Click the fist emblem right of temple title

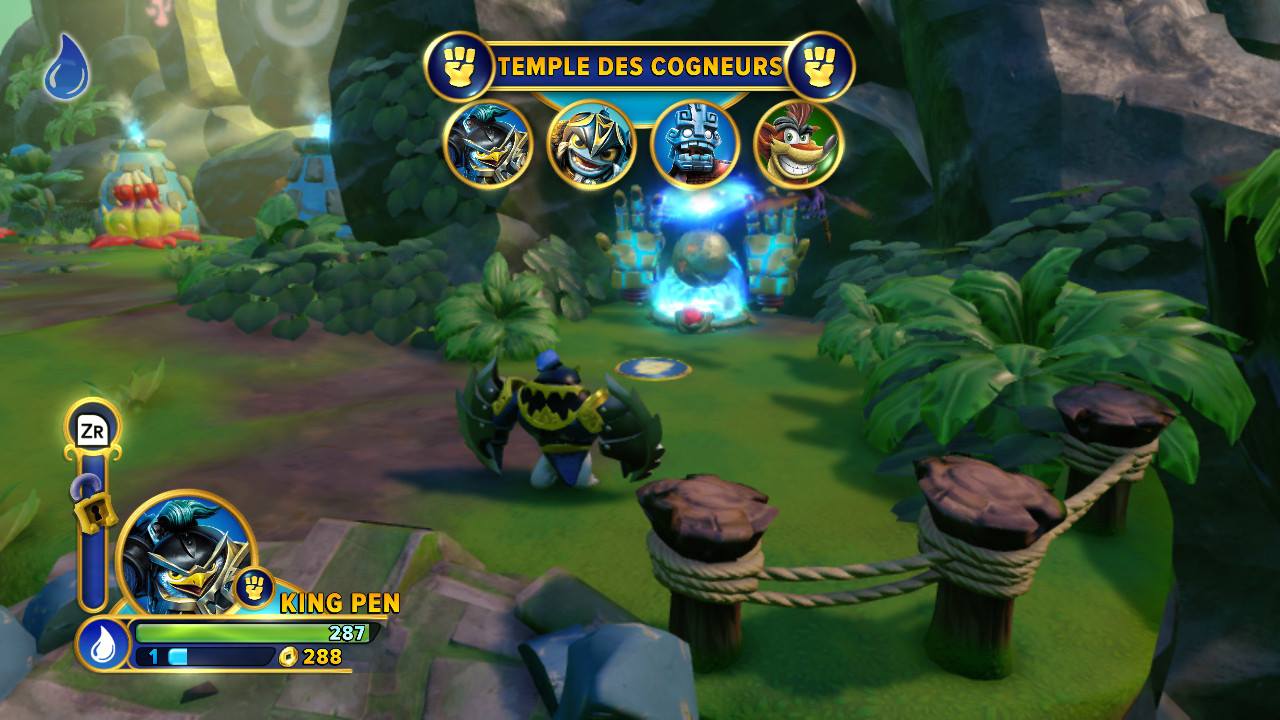coord(820,66)
